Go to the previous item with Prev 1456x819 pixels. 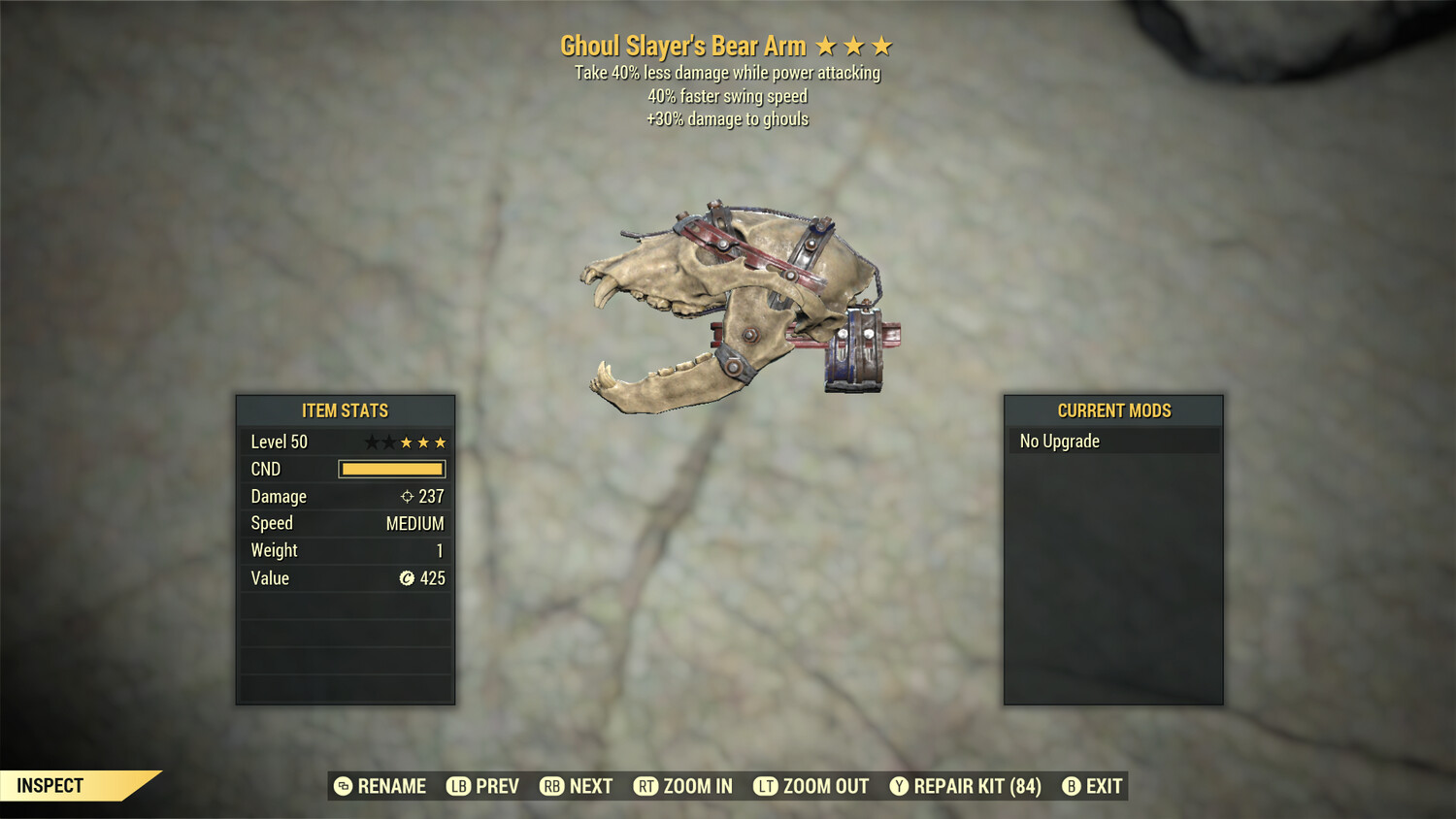click(x=483, y=786)
